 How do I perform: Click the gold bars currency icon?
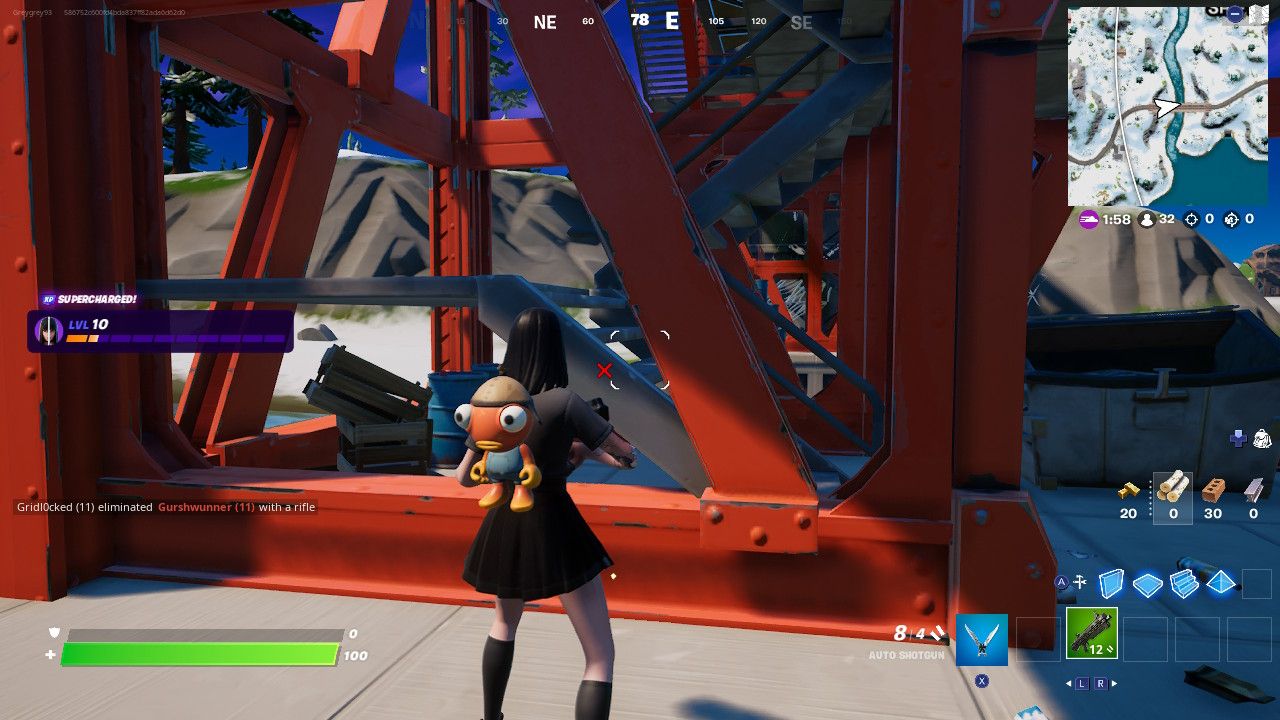(x=1129, y=491)
